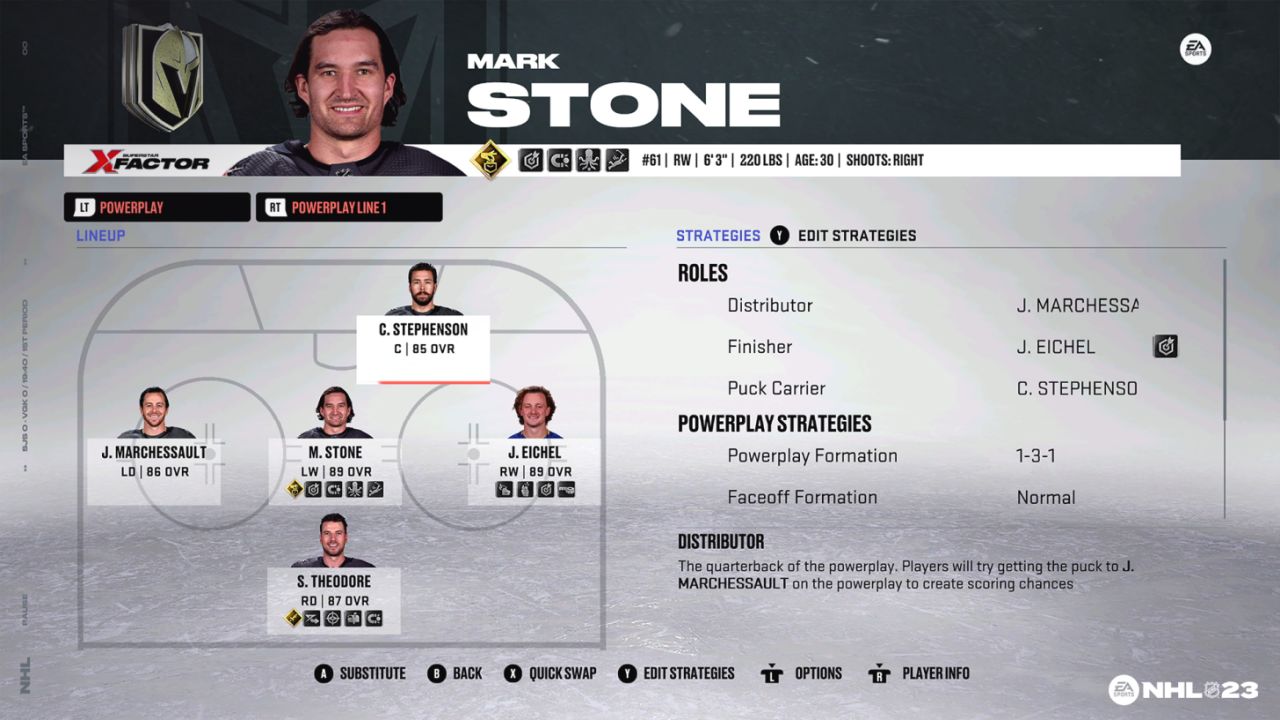Select C. Stephenson's center player card
Image resolution: width=1280 pixels, height=720 pixels.
pos(423,338)
